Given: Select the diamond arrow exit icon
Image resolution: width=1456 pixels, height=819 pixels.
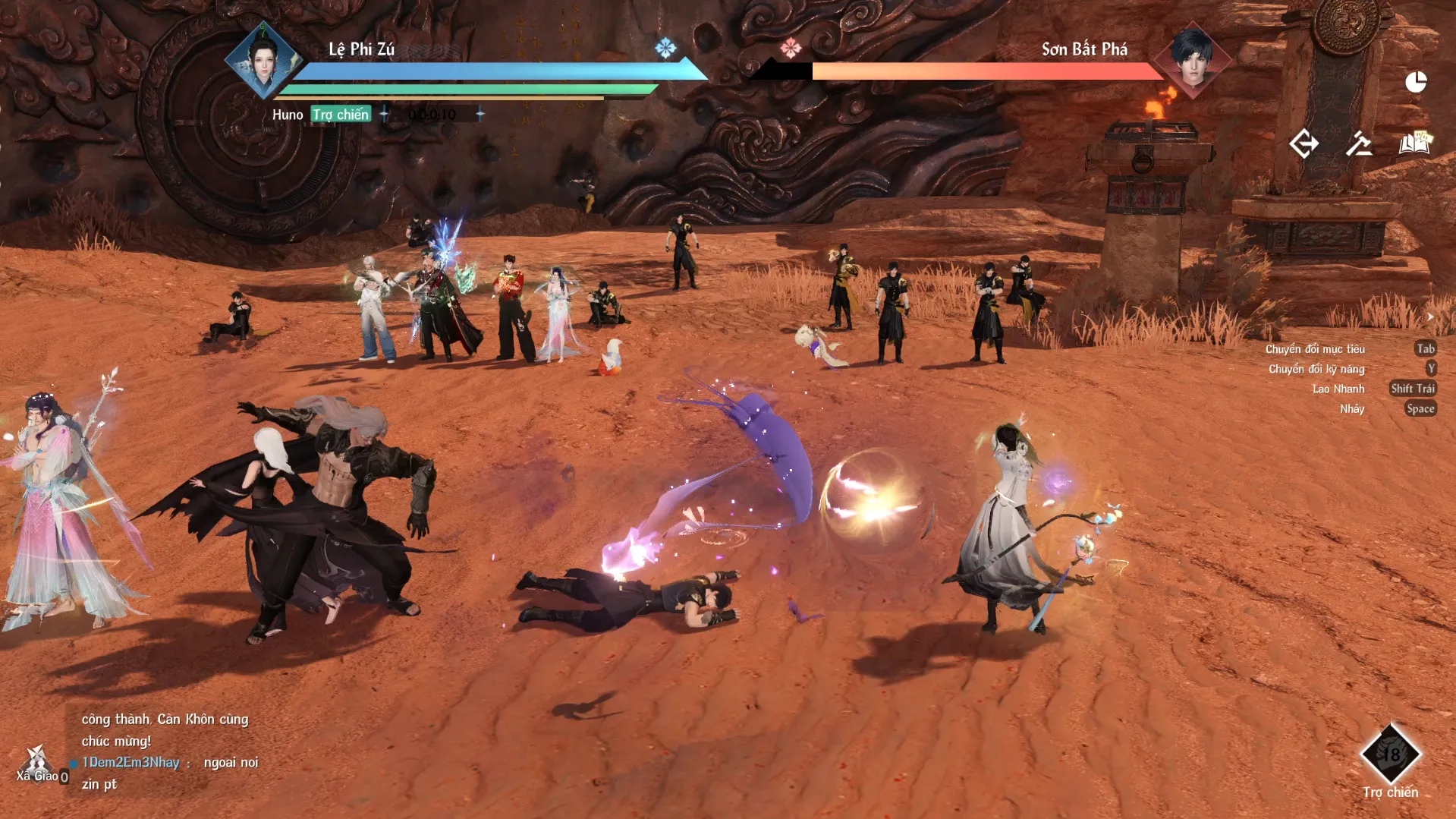Looking at the screenshot, I should 1304,143.
